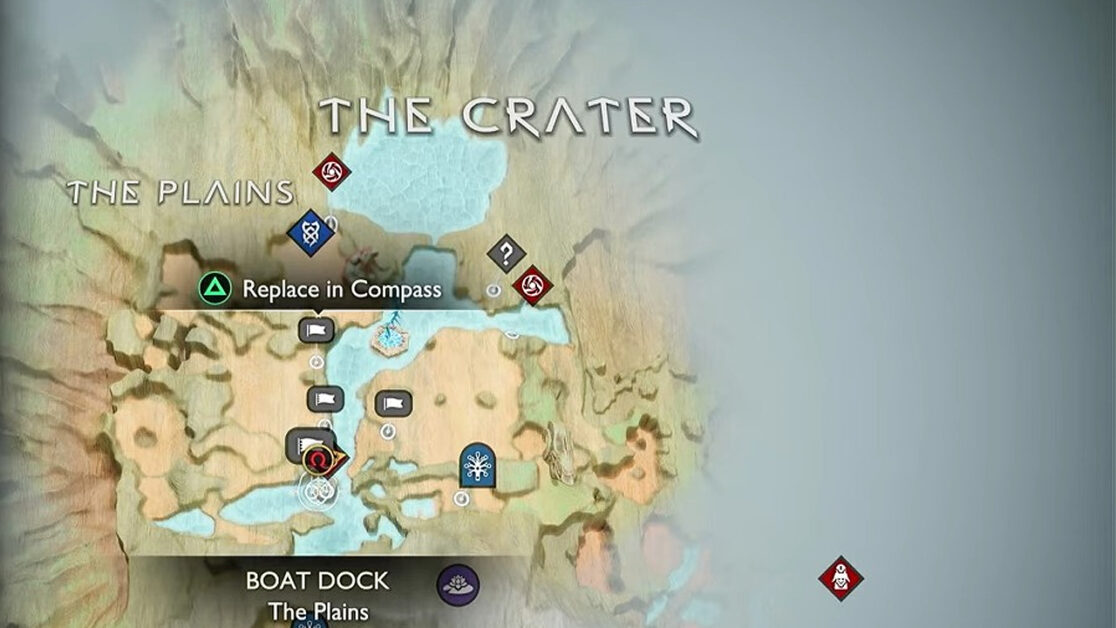This screenshot has height=628, width=1116.
Task: Pick the flag marker under Replace in Compass
Action: point(317,329)
